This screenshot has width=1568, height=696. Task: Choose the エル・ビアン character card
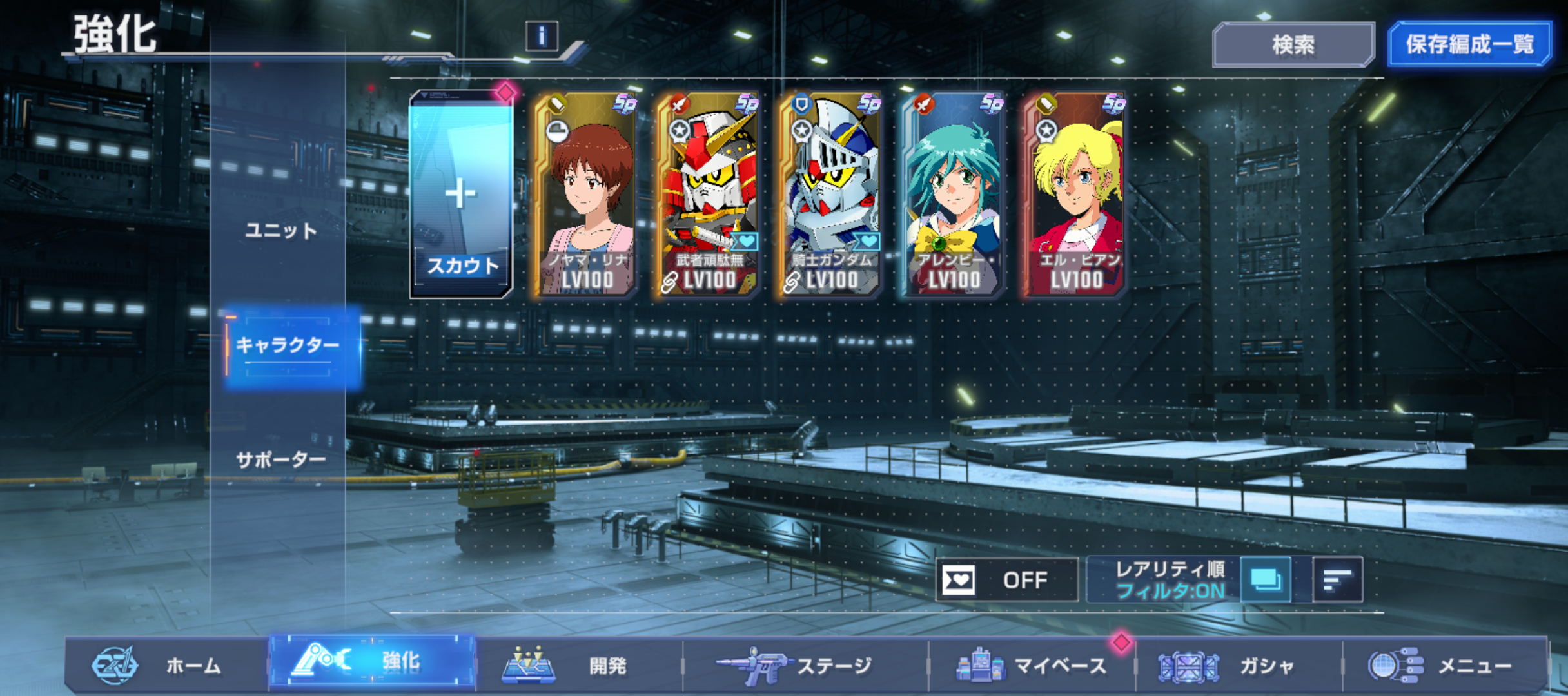coord(1075,195)
